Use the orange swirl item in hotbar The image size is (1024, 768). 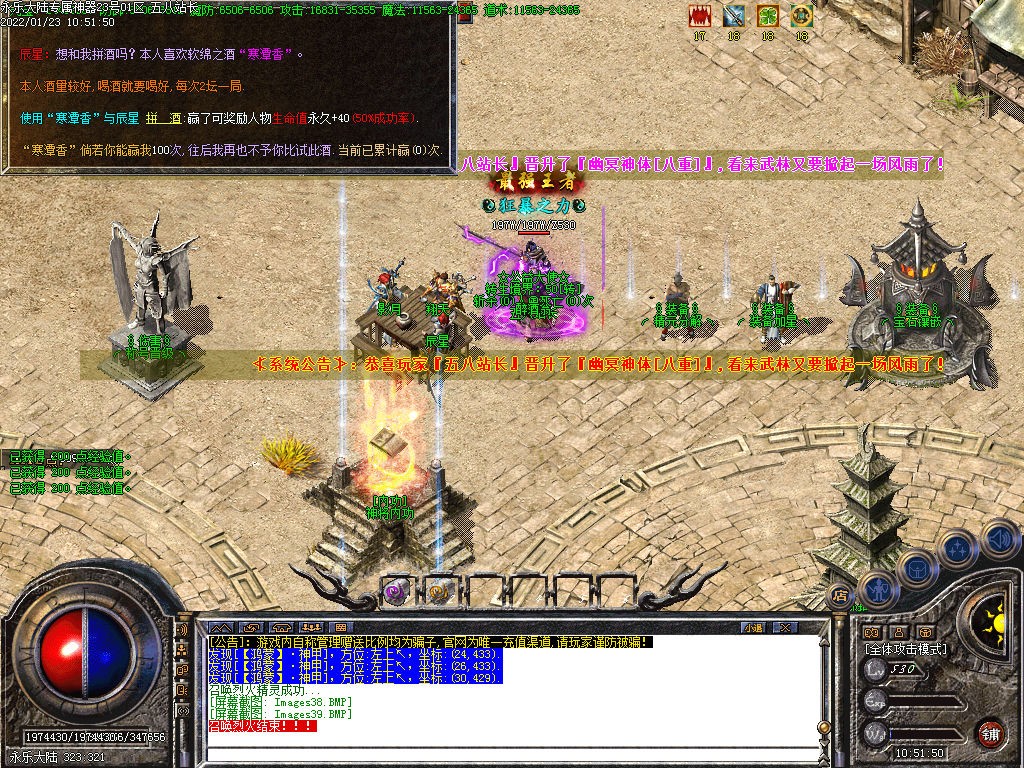point(438,591)
